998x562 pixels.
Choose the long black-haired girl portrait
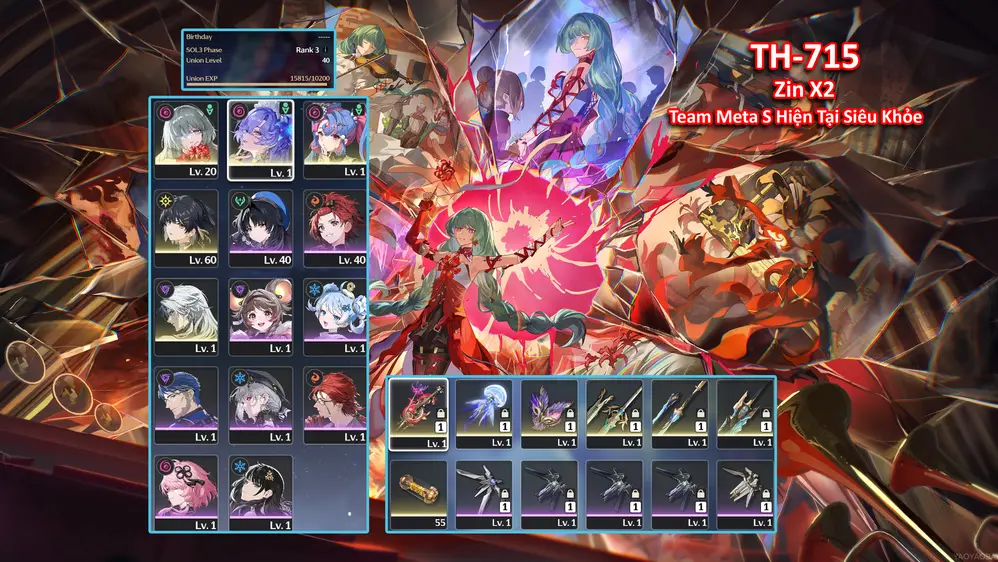pos(261,492)
